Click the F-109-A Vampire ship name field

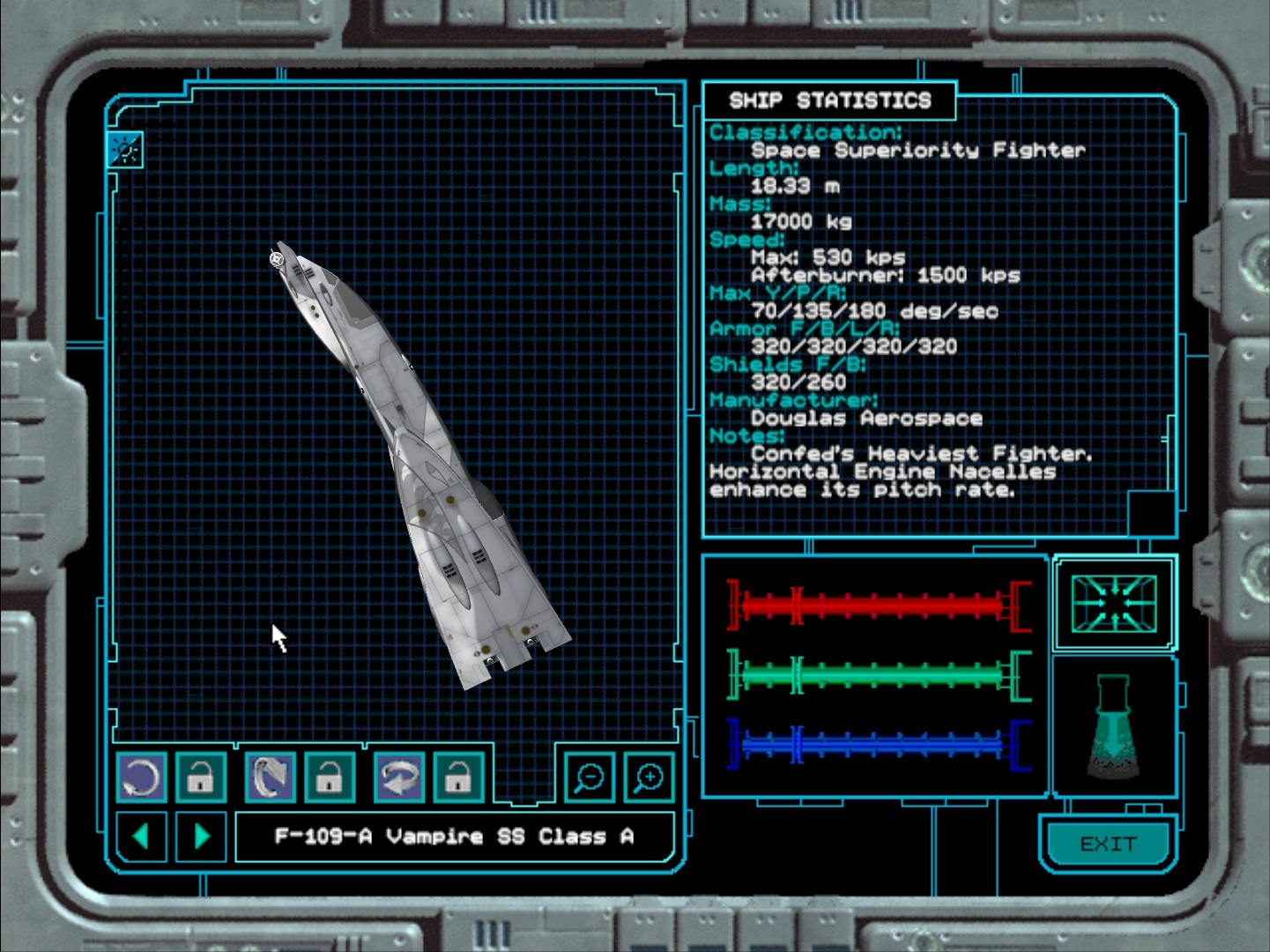[x=455, y=836]
